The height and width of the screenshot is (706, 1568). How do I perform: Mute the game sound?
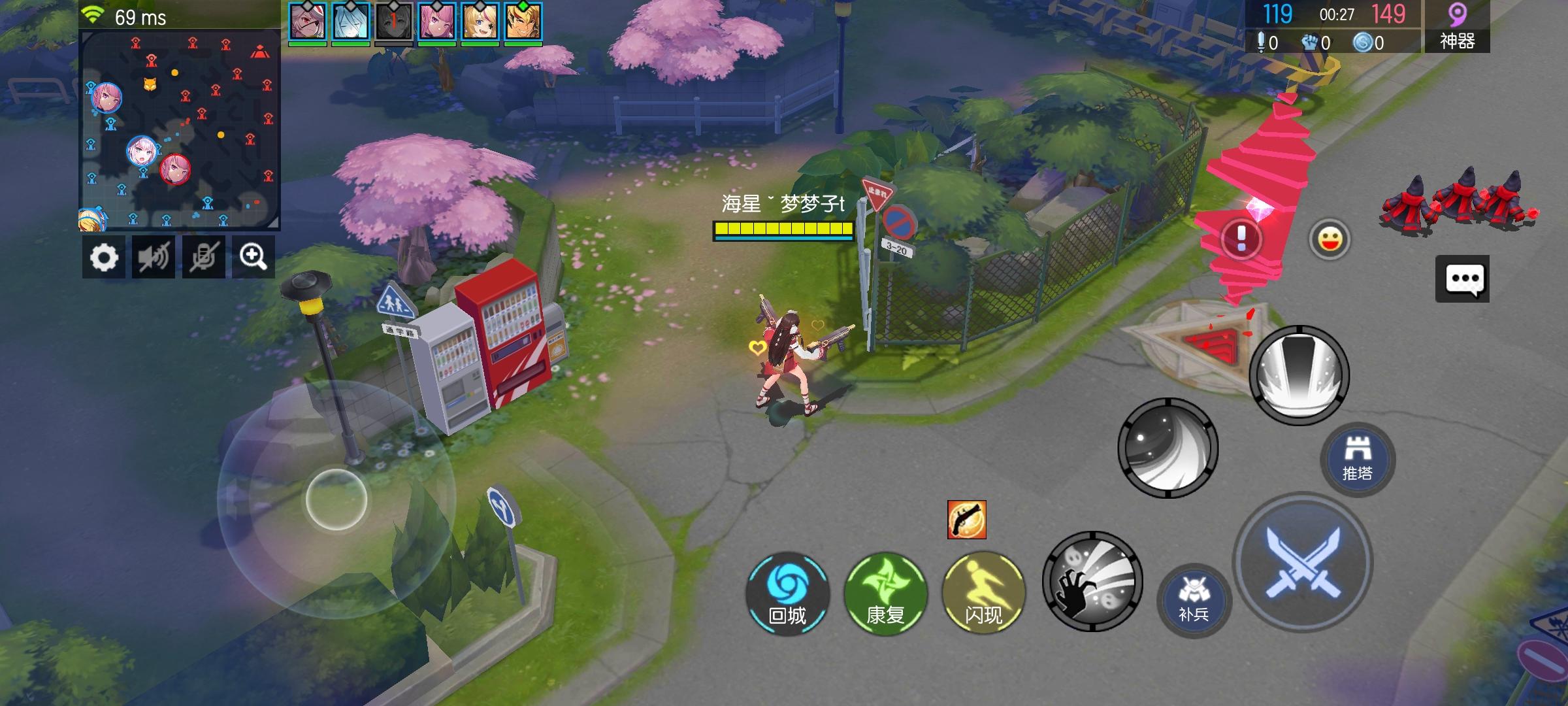click(152, 256)
